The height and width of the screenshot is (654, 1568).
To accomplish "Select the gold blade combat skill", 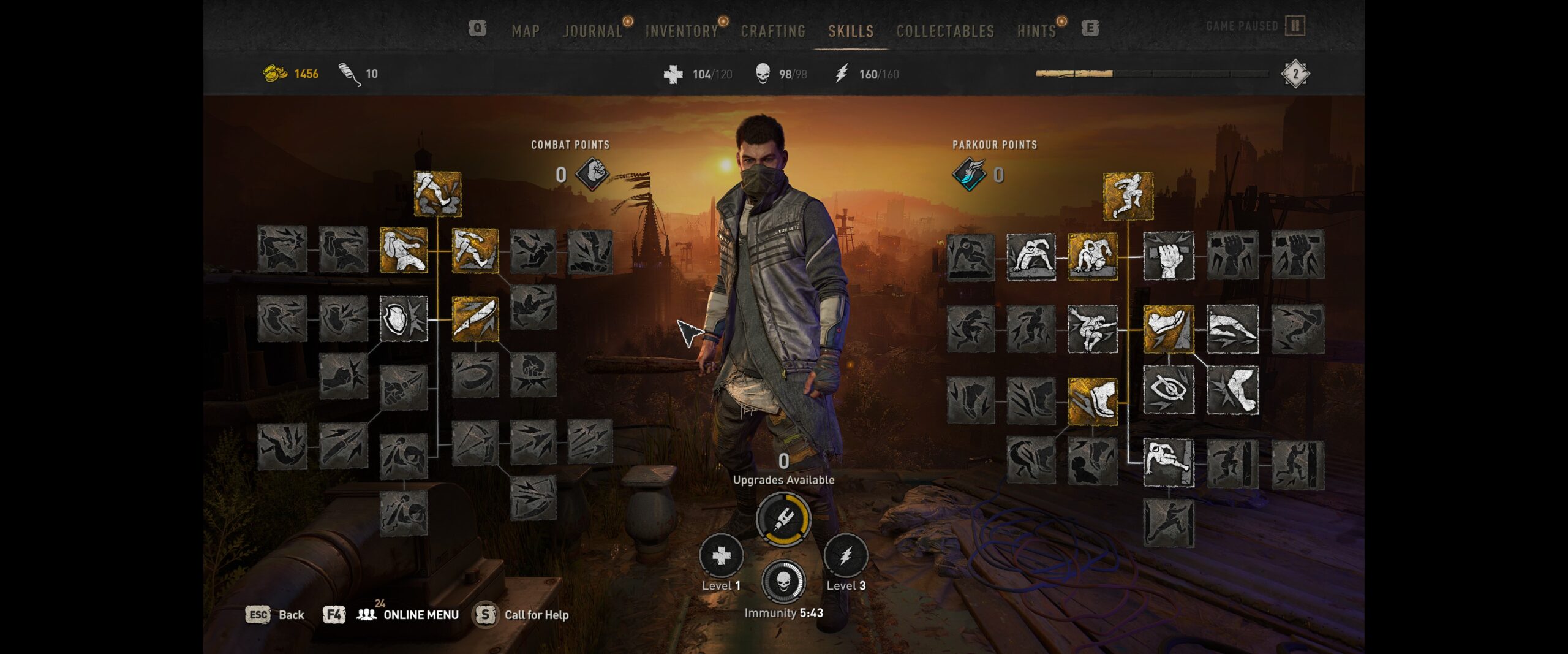I will (x=475, y=319).
